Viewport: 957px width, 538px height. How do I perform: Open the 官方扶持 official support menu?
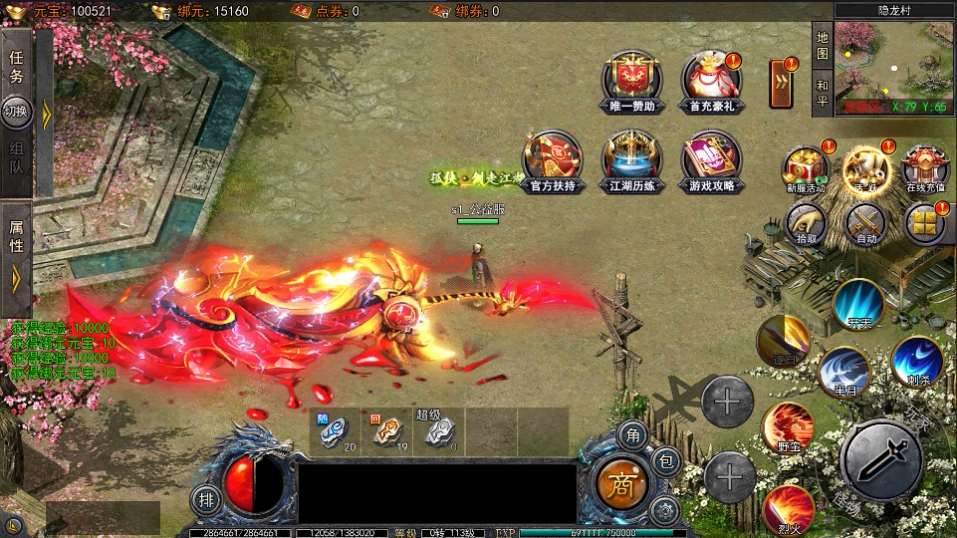(x=553, y=159)
